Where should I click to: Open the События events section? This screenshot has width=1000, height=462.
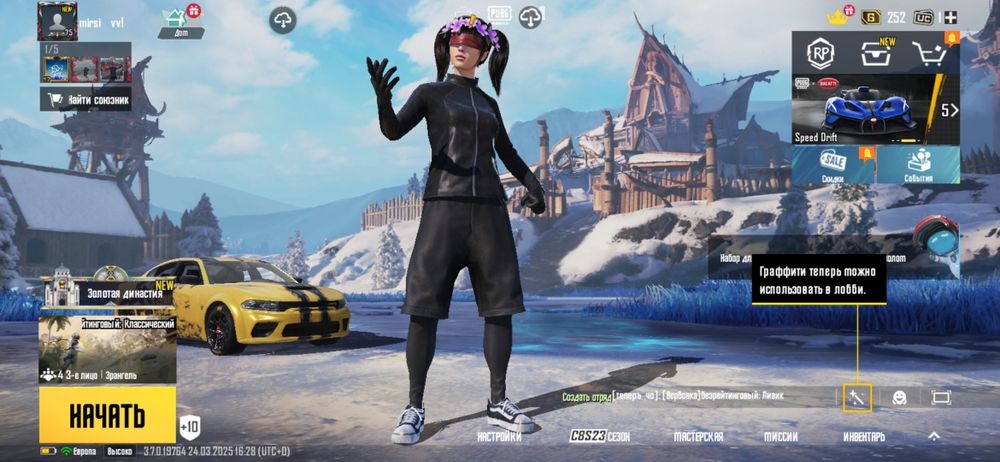[918, 166]
